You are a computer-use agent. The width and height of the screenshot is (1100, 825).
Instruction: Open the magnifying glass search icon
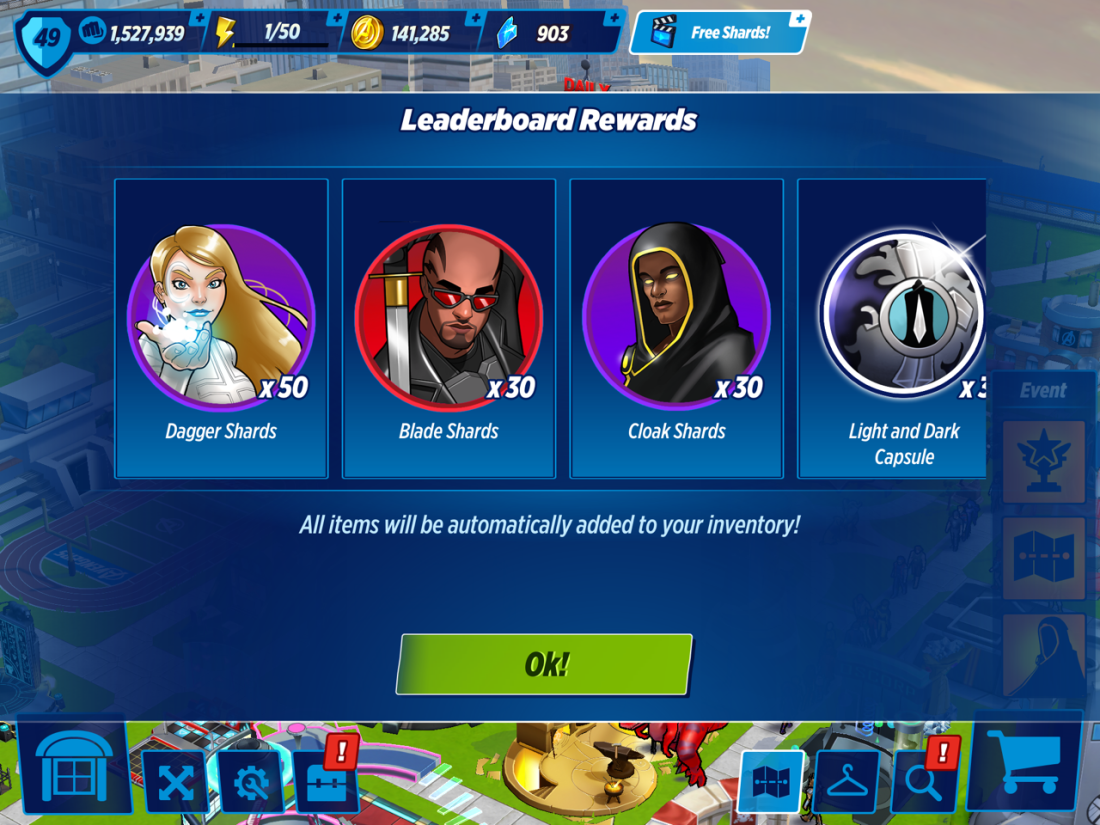pyautogui.click(x=922, y=780)
